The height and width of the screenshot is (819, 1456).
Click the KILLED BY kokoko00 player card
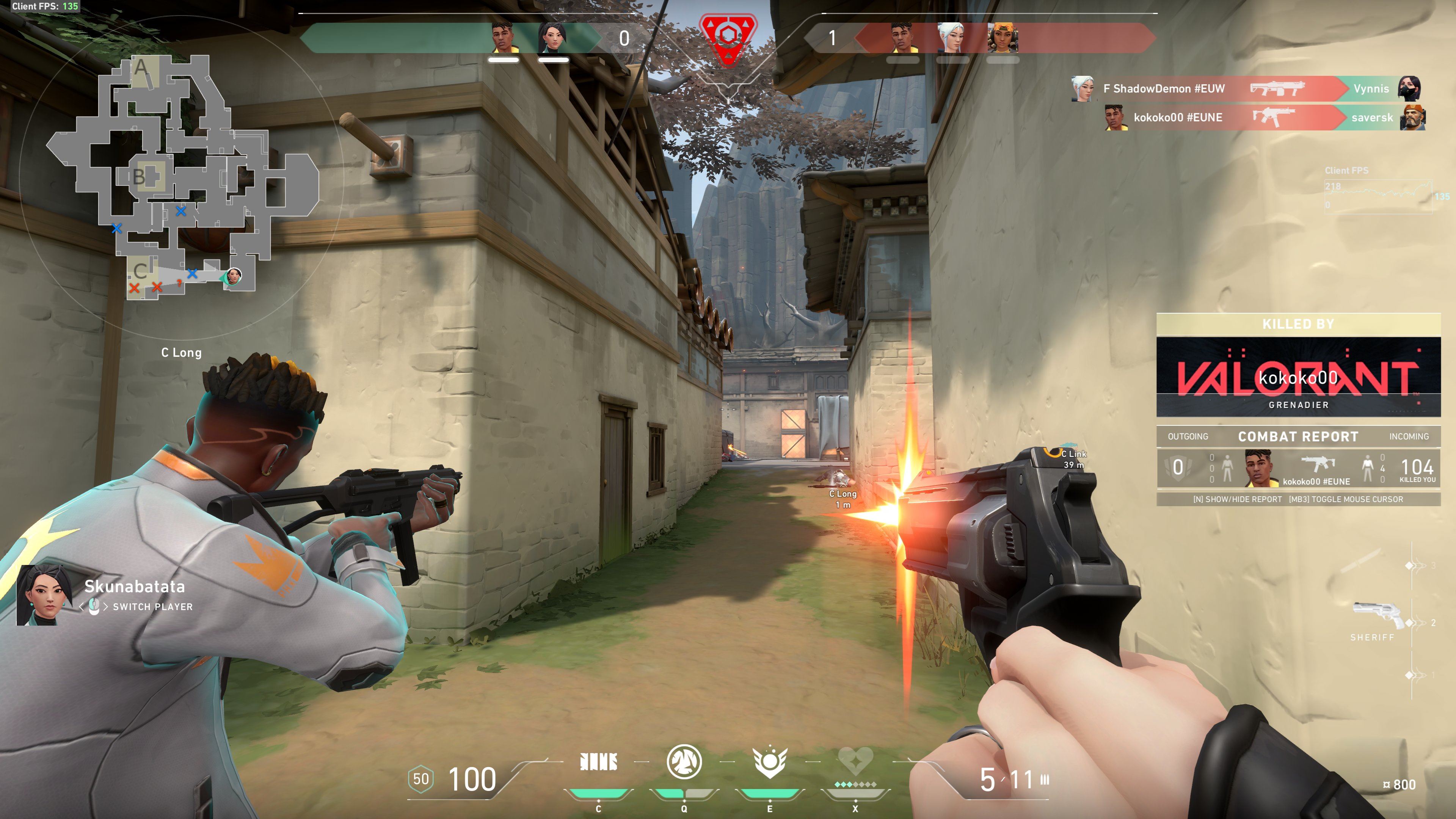(1298, 377)
